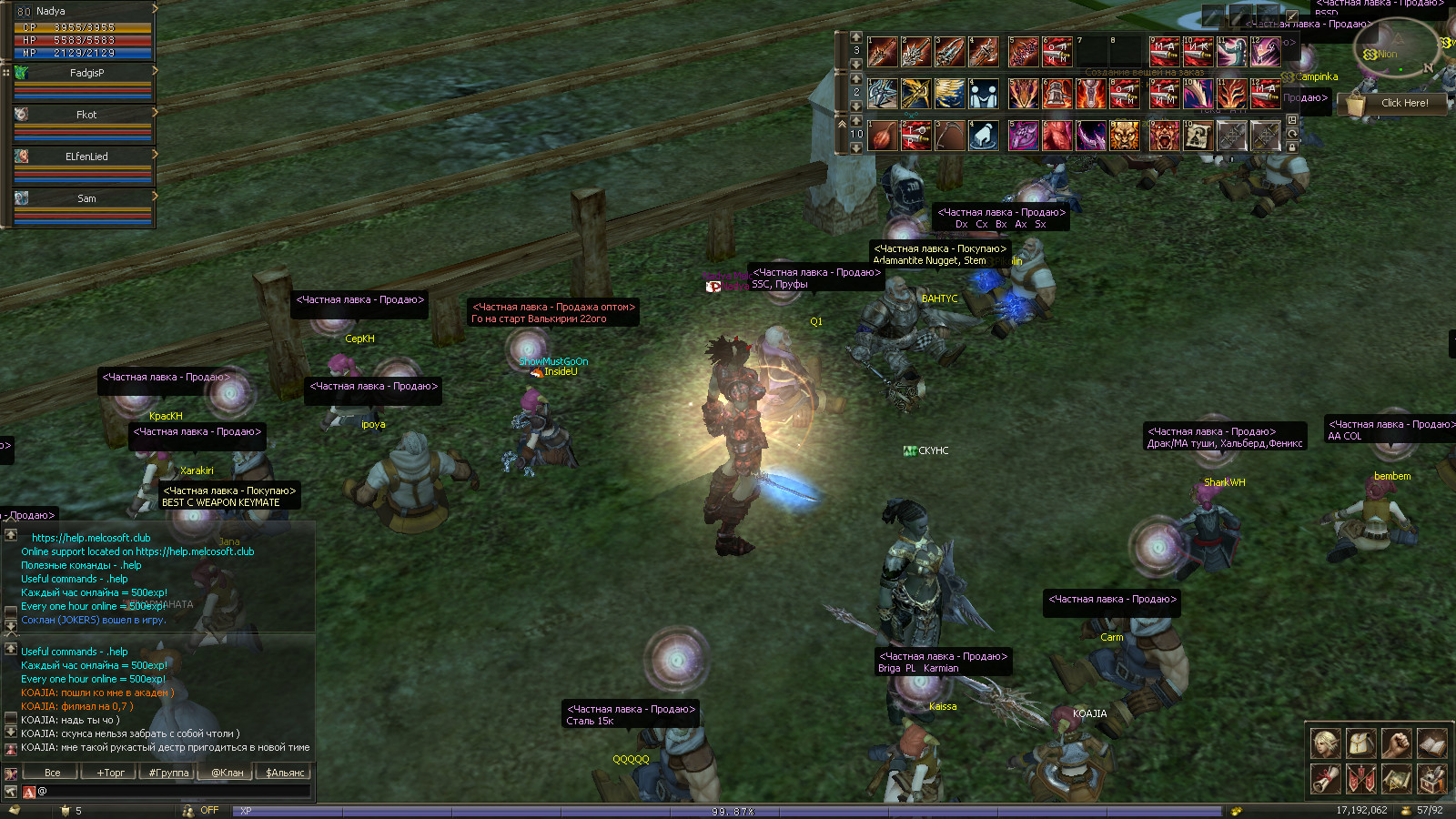Select party member FadgisP

[86, 73]
